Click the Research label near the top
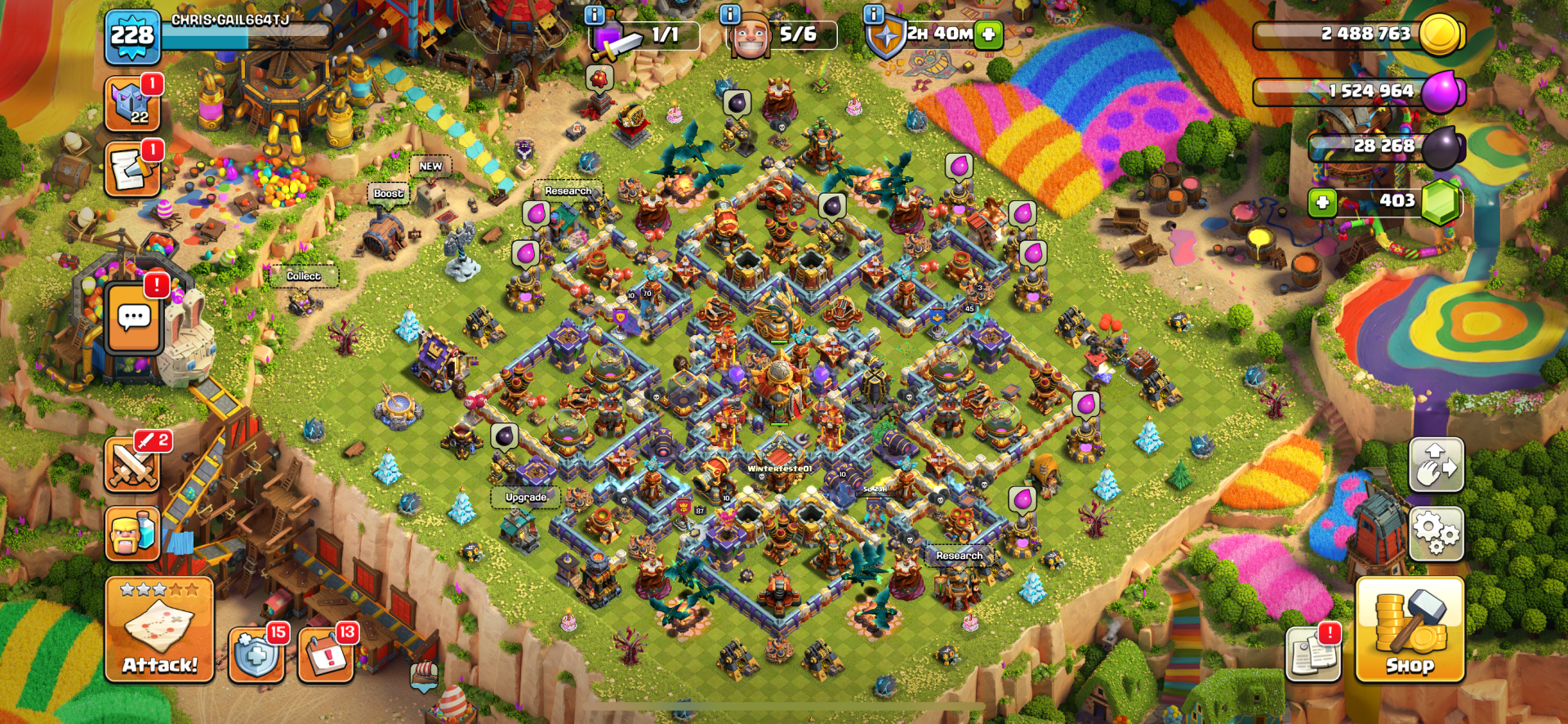 click(568, 190)
